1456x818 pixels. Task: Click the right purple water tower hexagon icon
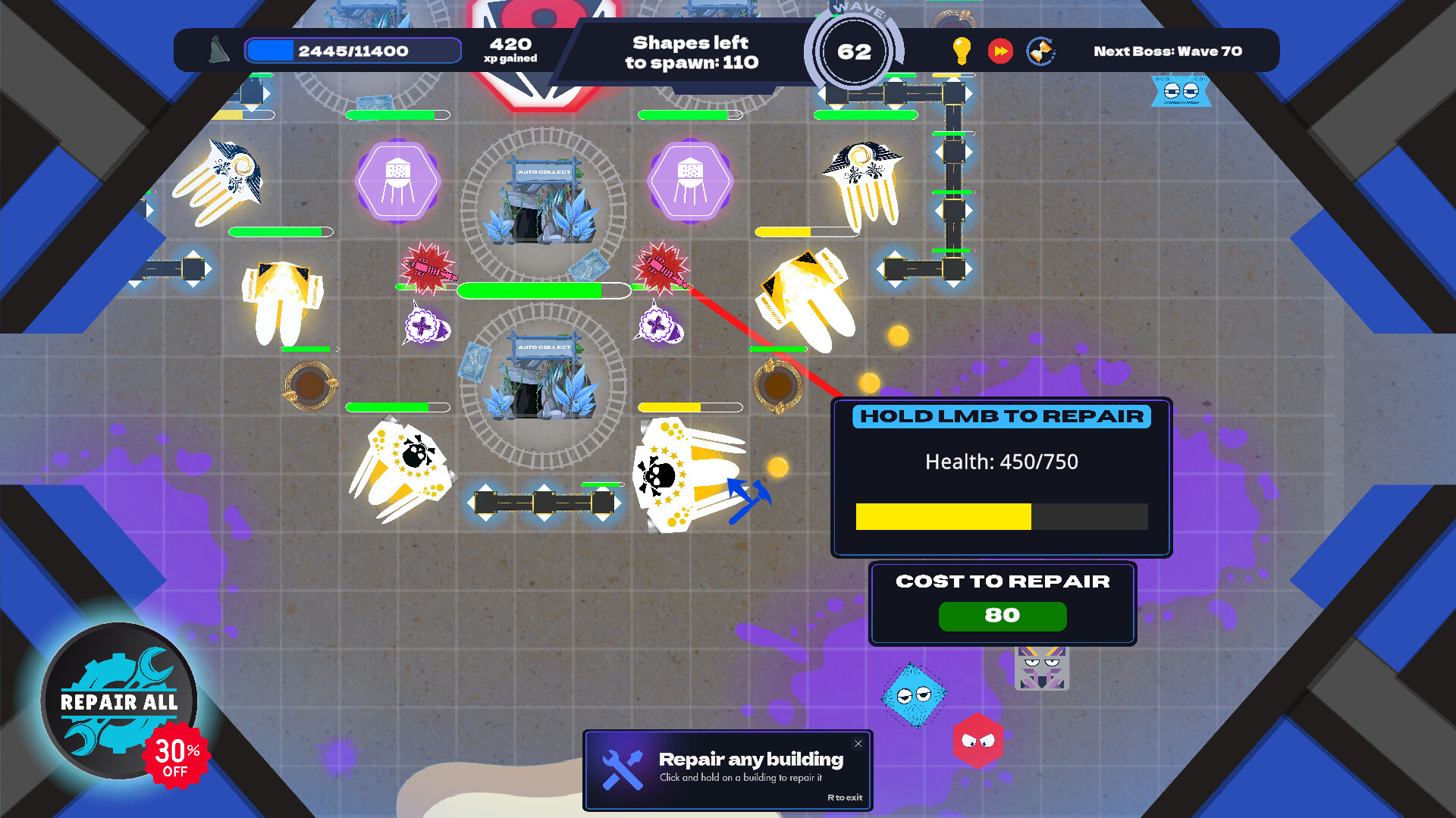pyautogui.click(x=691, y=181)
